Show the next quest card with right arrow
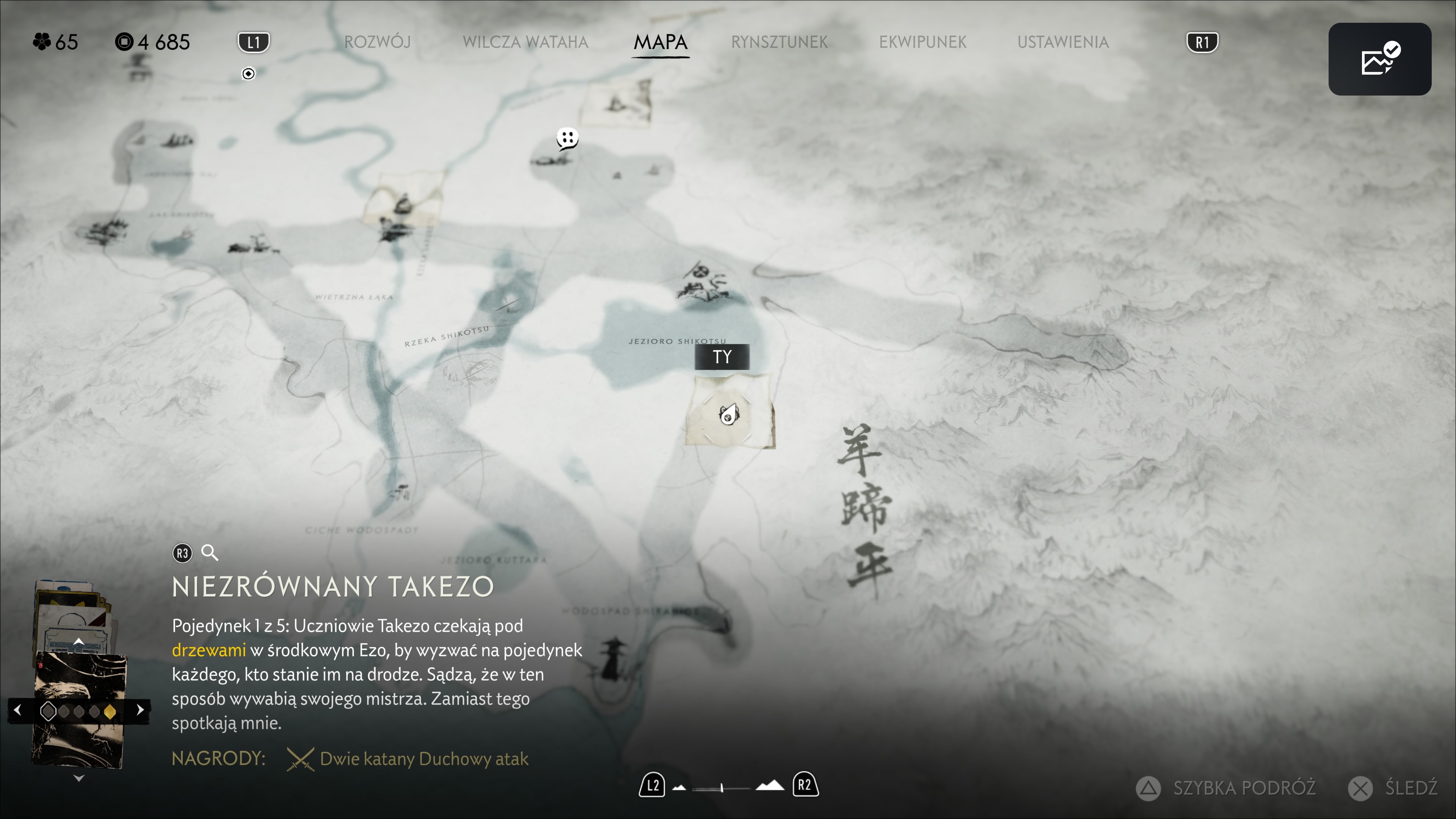Viewport: 1456px width, 819px height. tap(140, 710)
